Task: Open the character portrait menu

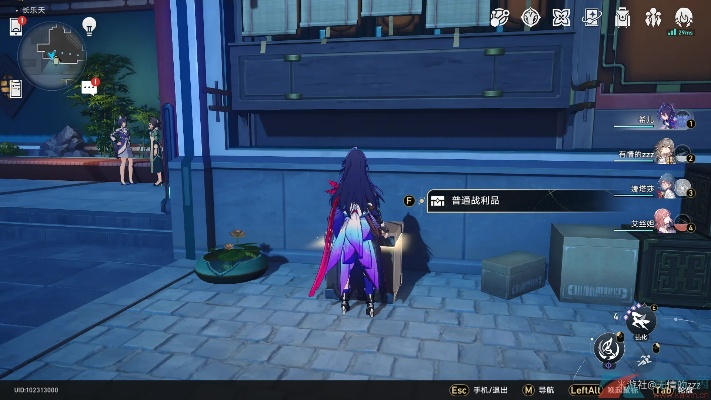Action: (x=684, y=17)
